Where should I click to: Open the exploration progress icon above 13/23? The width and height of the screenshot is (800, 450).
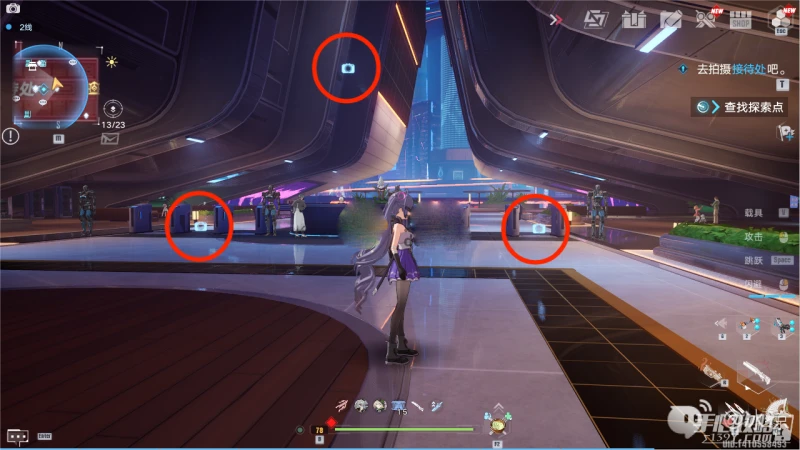click(112, 106)
